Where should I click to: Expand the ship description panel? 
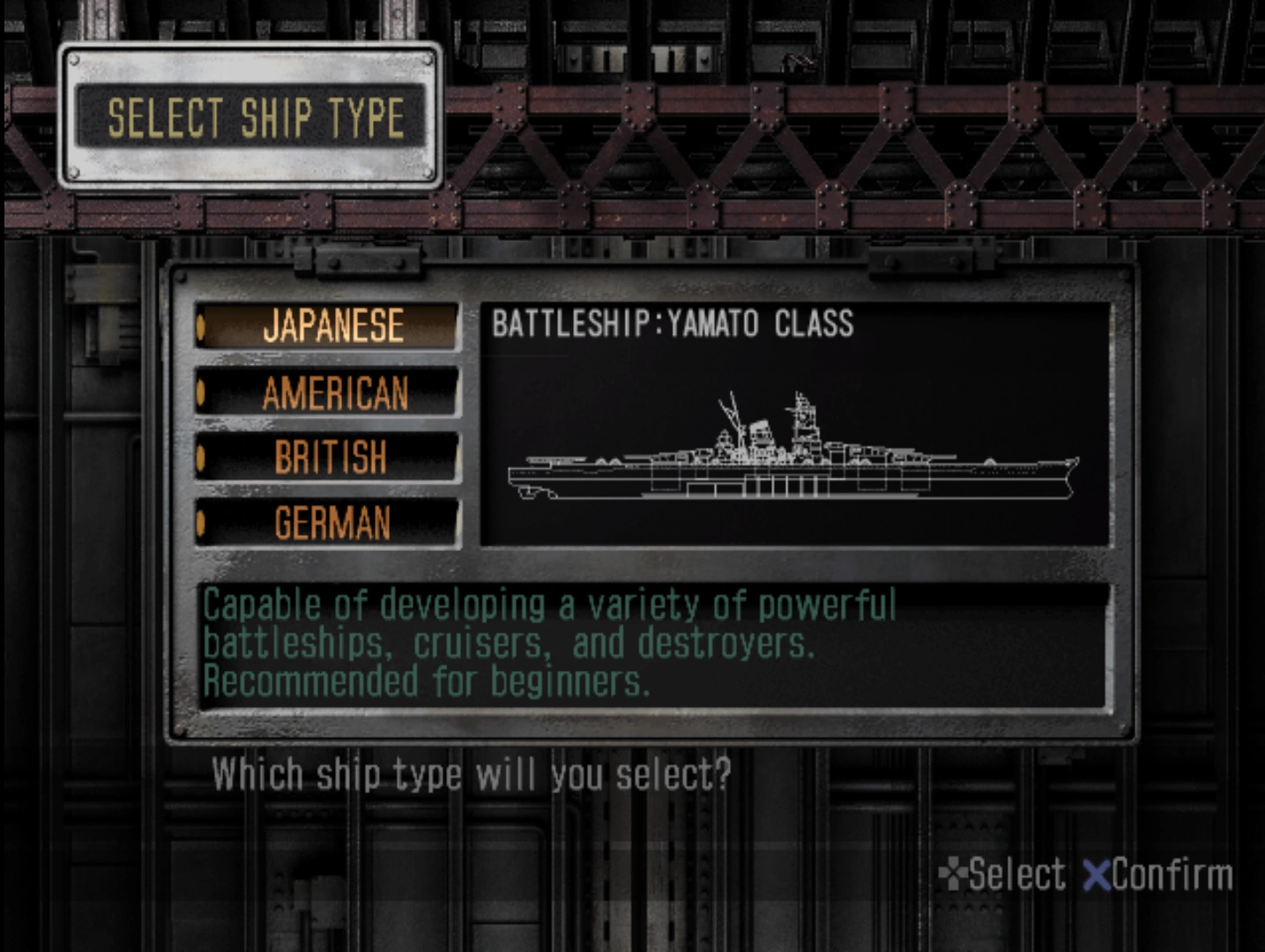pyautogui.click(x=652, y=643)
